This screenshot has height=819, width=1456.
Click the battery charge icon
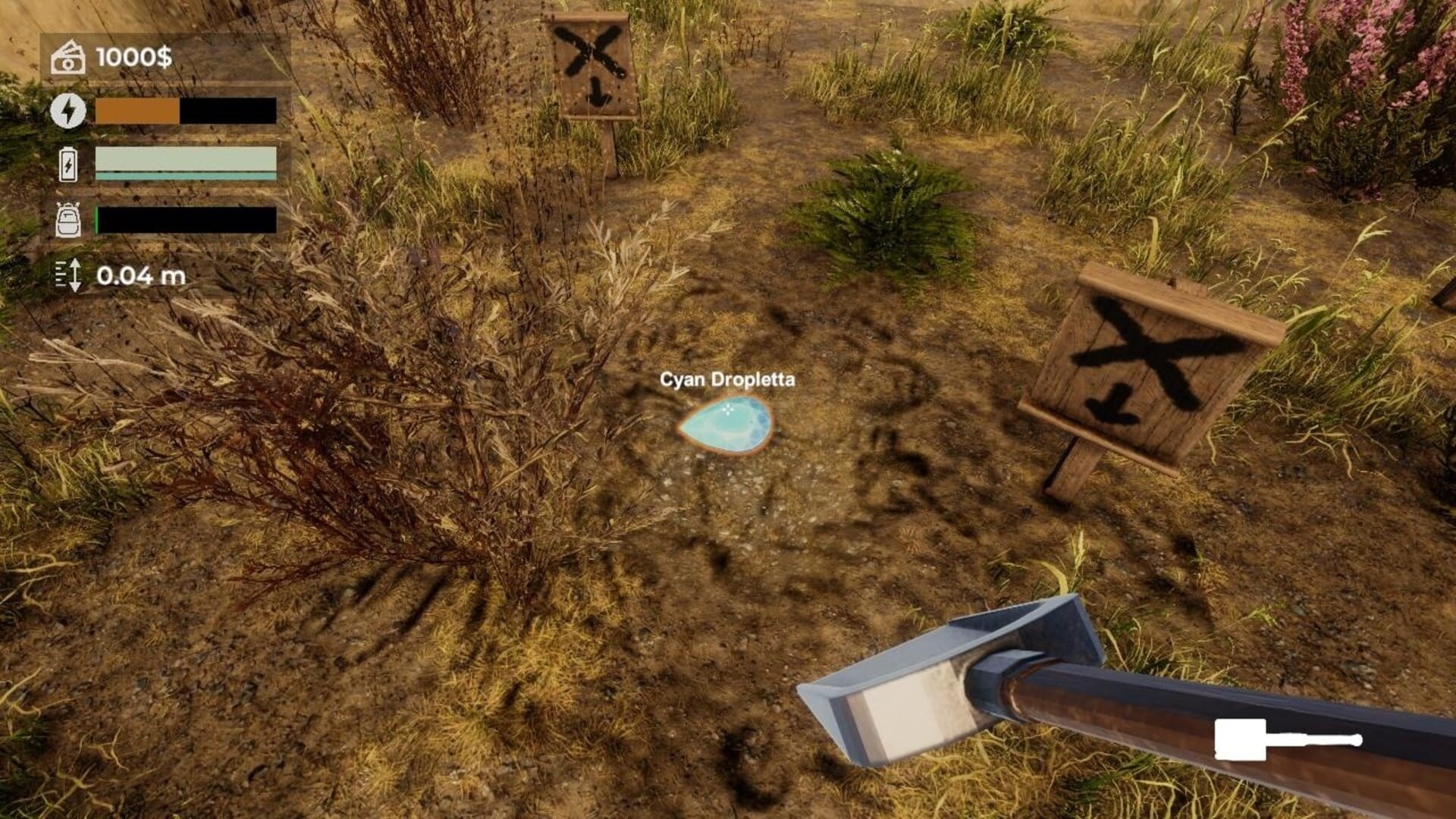(x=67, y=163)
